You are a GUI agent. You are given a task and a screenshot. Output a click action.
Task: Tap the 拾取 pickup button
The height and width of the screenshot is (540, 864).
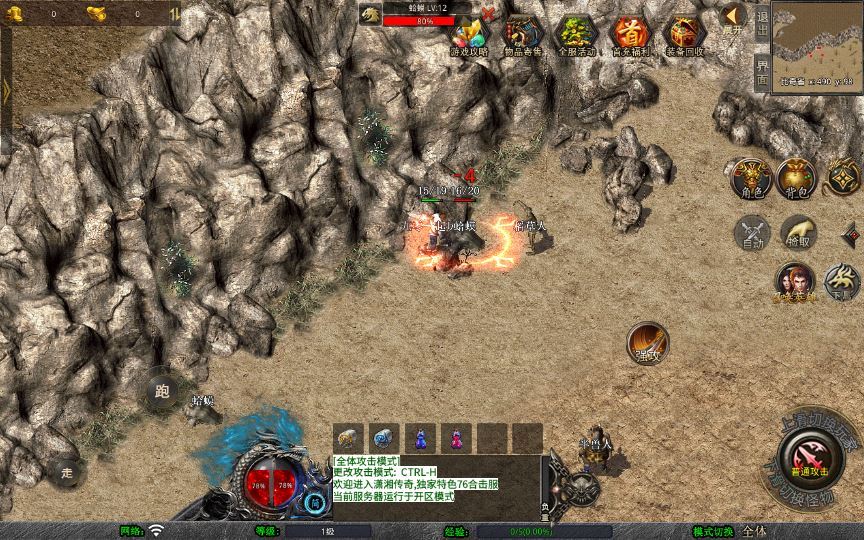pos(797,233)
